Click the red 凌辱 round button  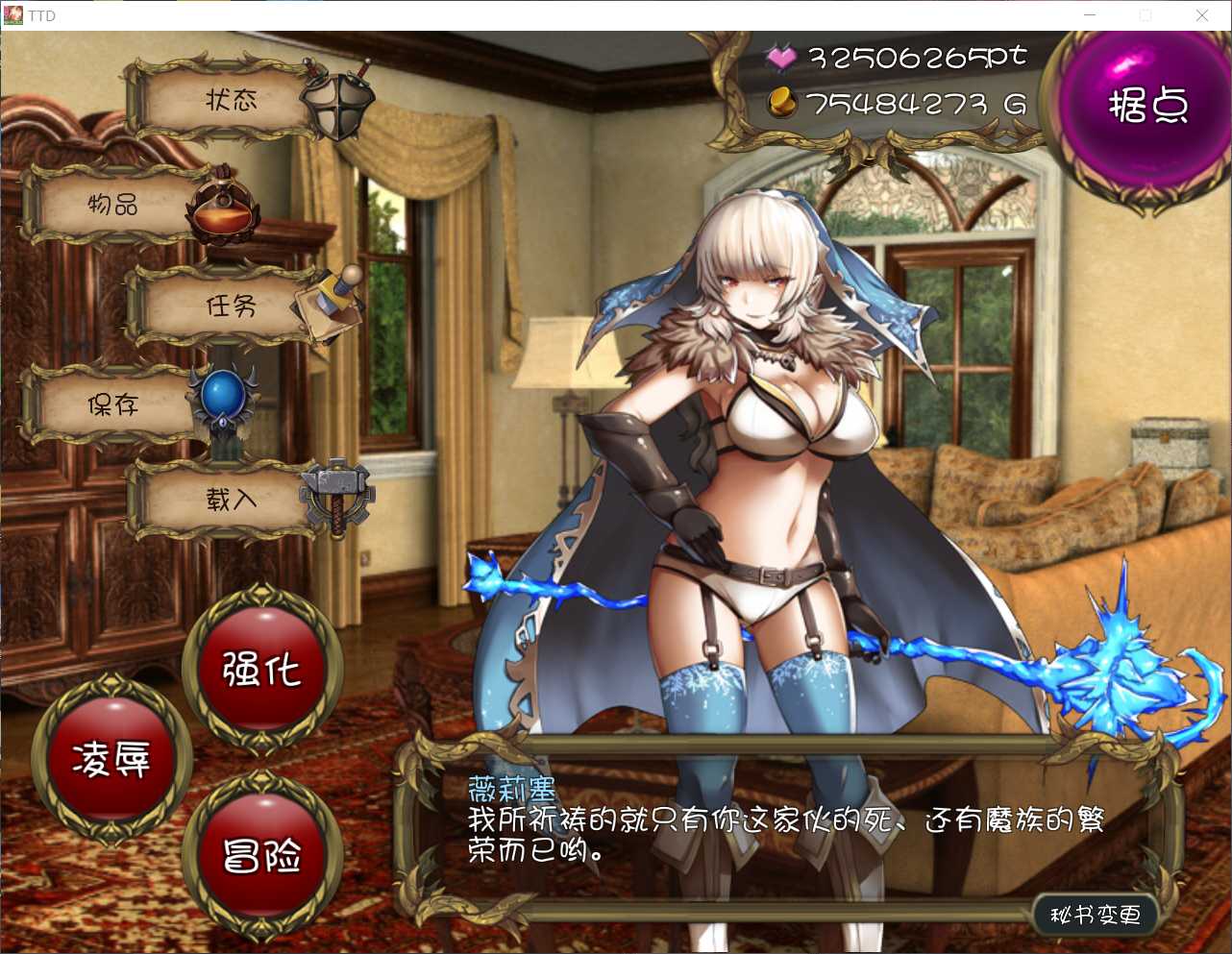click(111, 760)
